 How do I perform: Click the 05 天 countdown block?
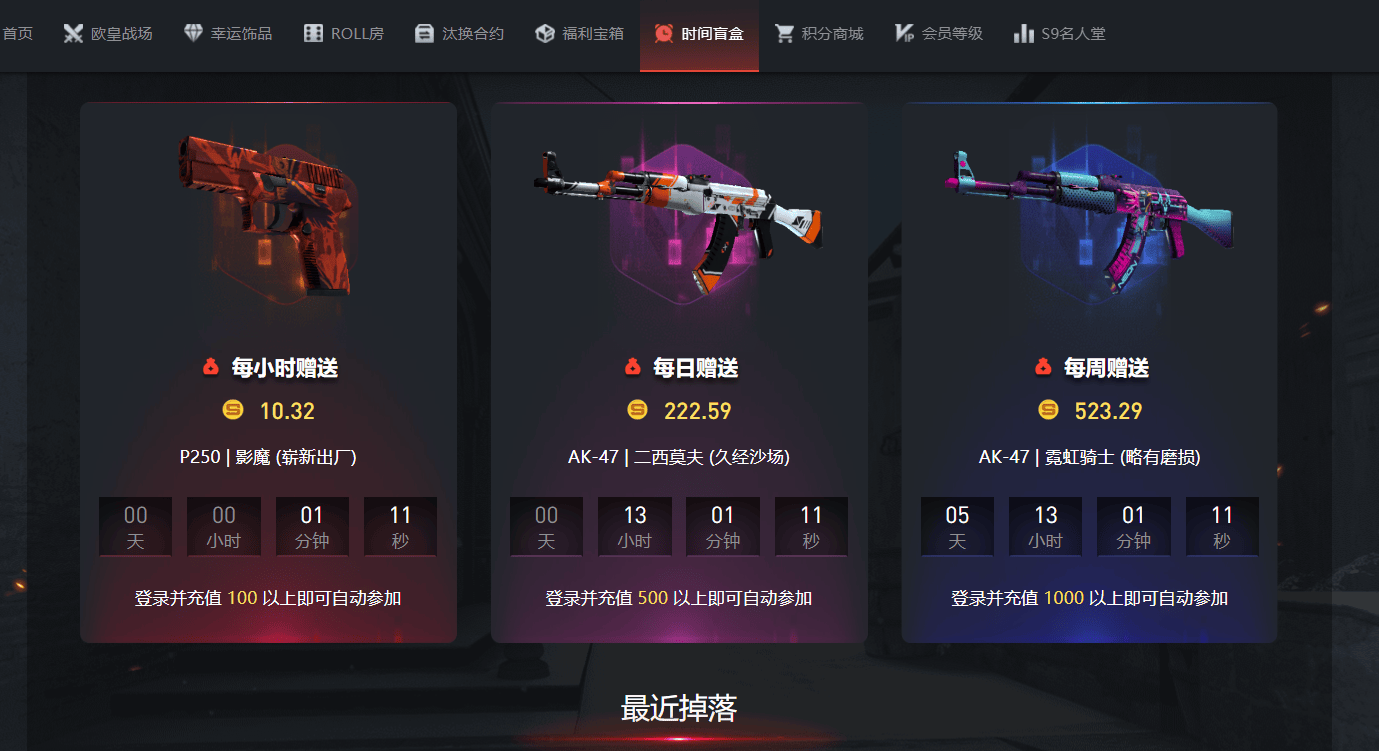[x=957, y=526]
